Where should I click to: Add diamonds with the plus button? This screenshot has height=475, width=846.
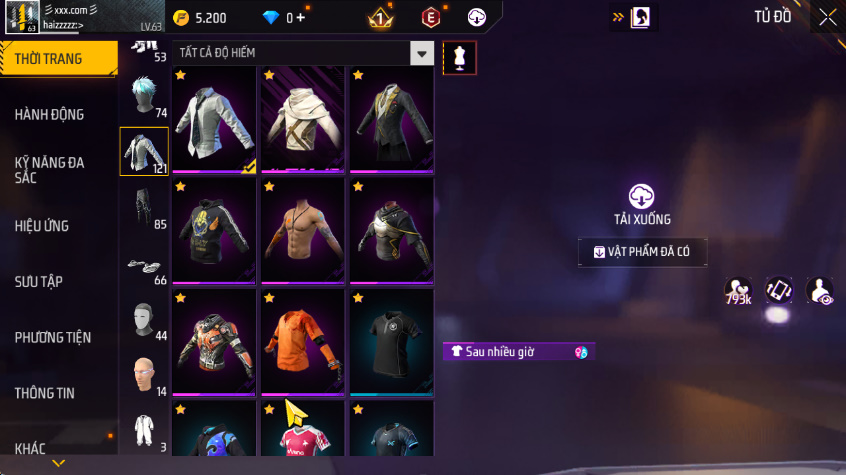[301, 18]
